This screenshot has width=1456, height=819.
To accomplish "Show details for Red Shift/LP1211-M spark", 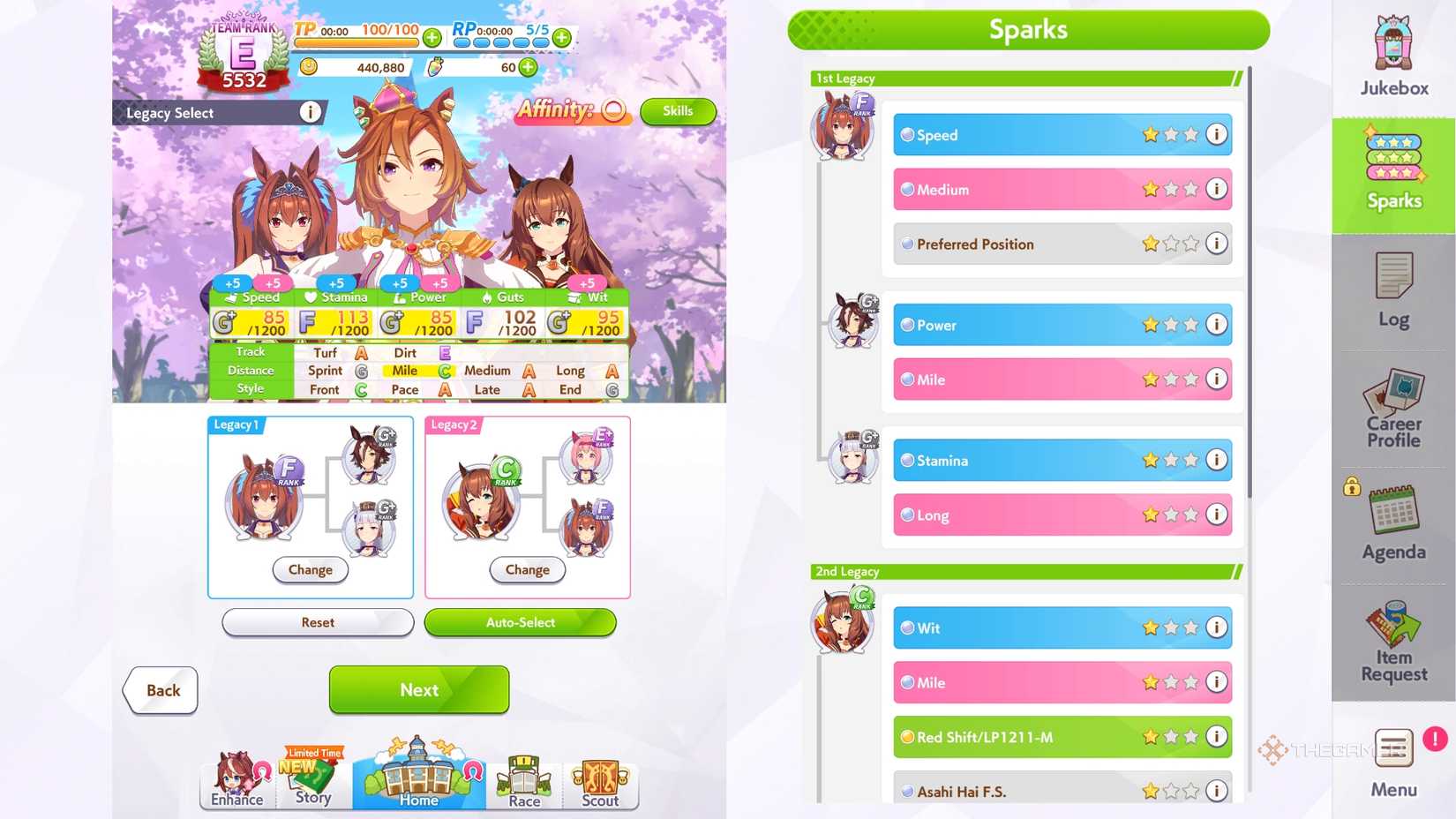I will click(x=1217, y=737).
